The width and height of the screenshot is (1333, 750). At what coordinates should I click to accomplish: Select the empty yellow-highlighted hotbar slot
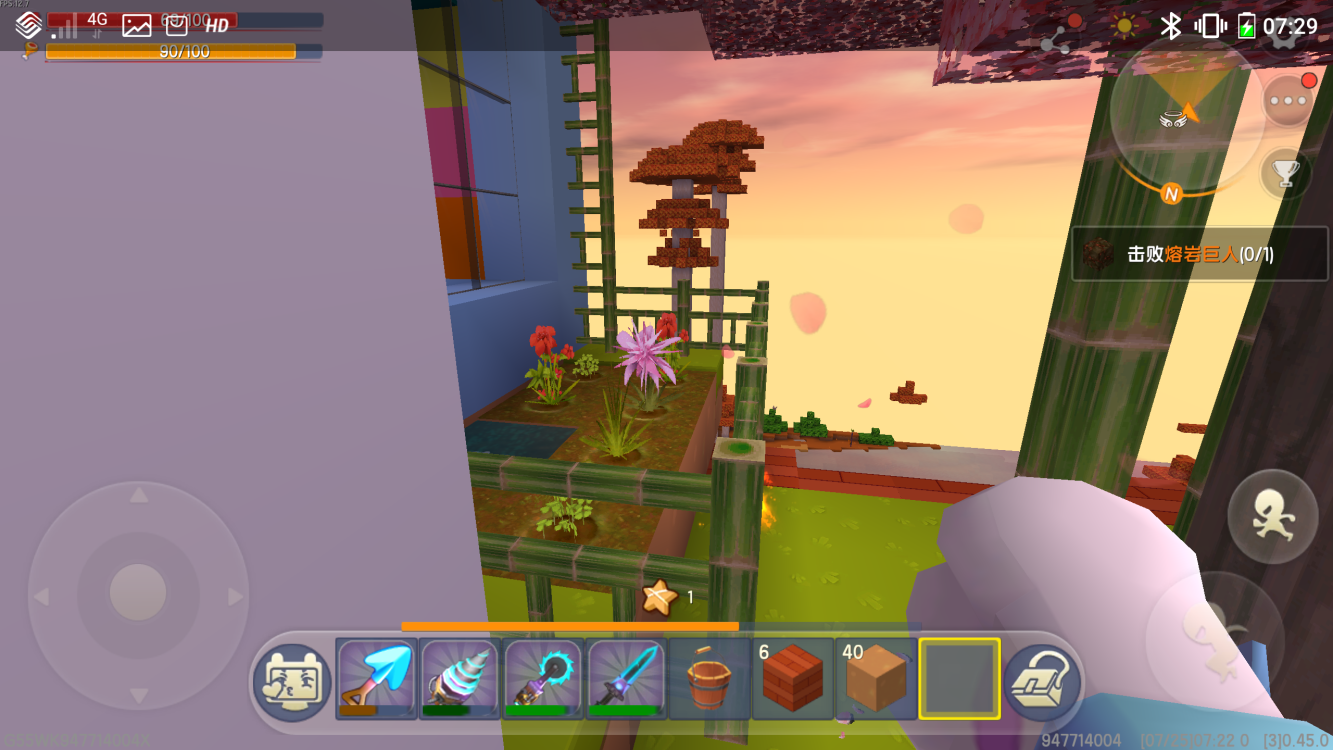pos(959,678)
